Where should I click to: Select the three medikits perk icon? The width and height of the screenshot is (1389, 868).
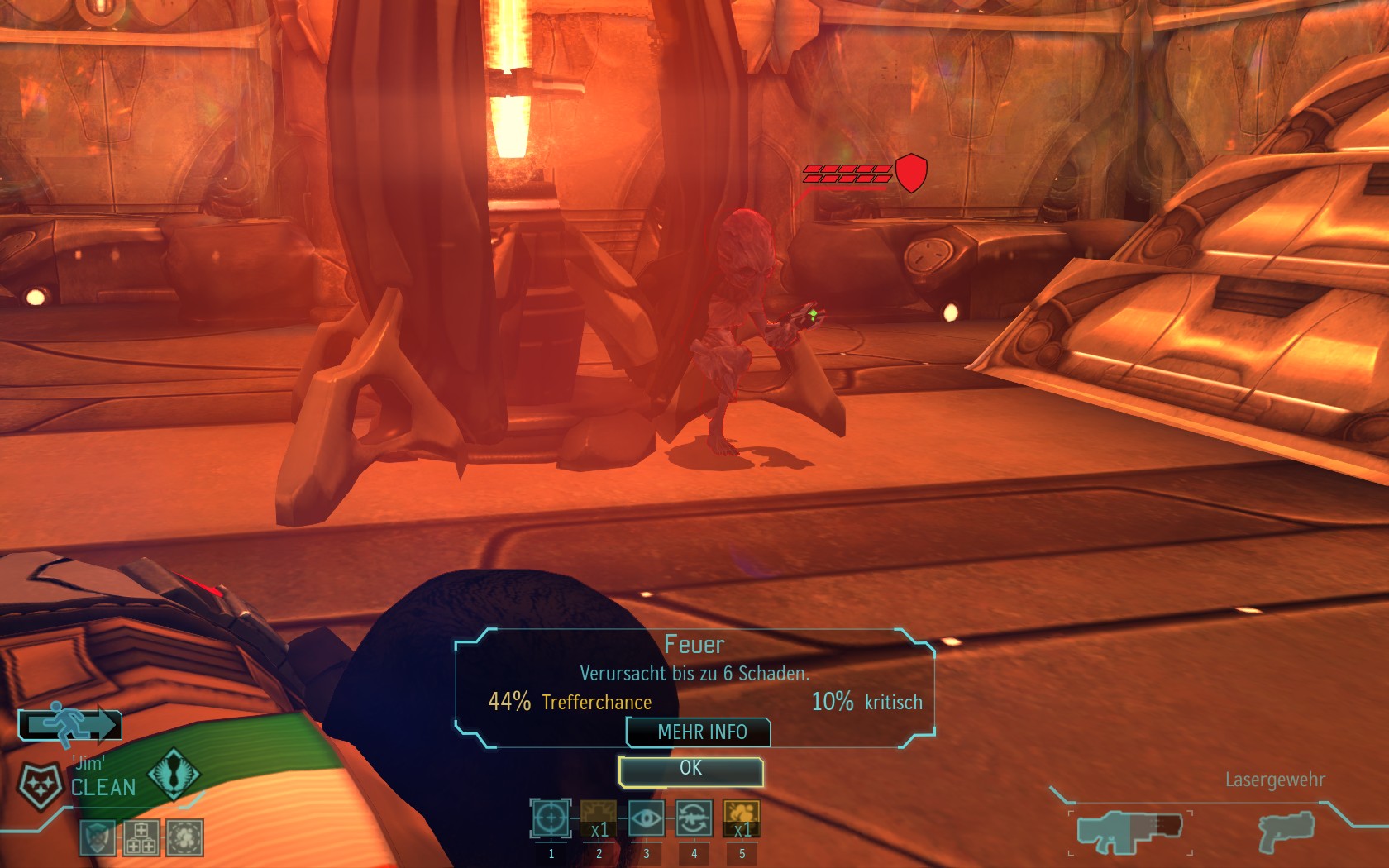click(141, 837)
